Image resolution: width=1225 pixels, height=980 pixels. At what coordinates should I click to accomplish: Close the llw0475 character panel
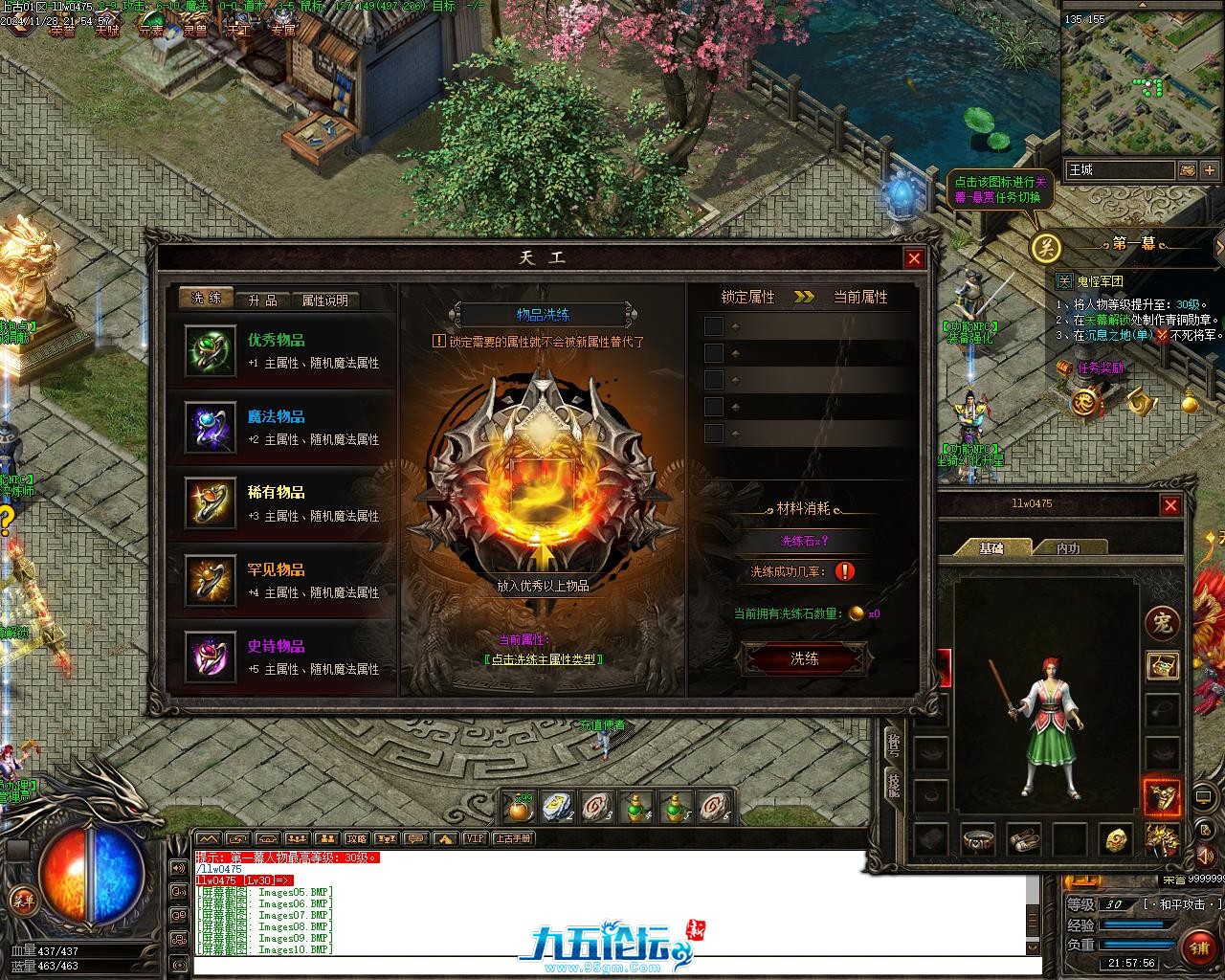[1170, 505]
